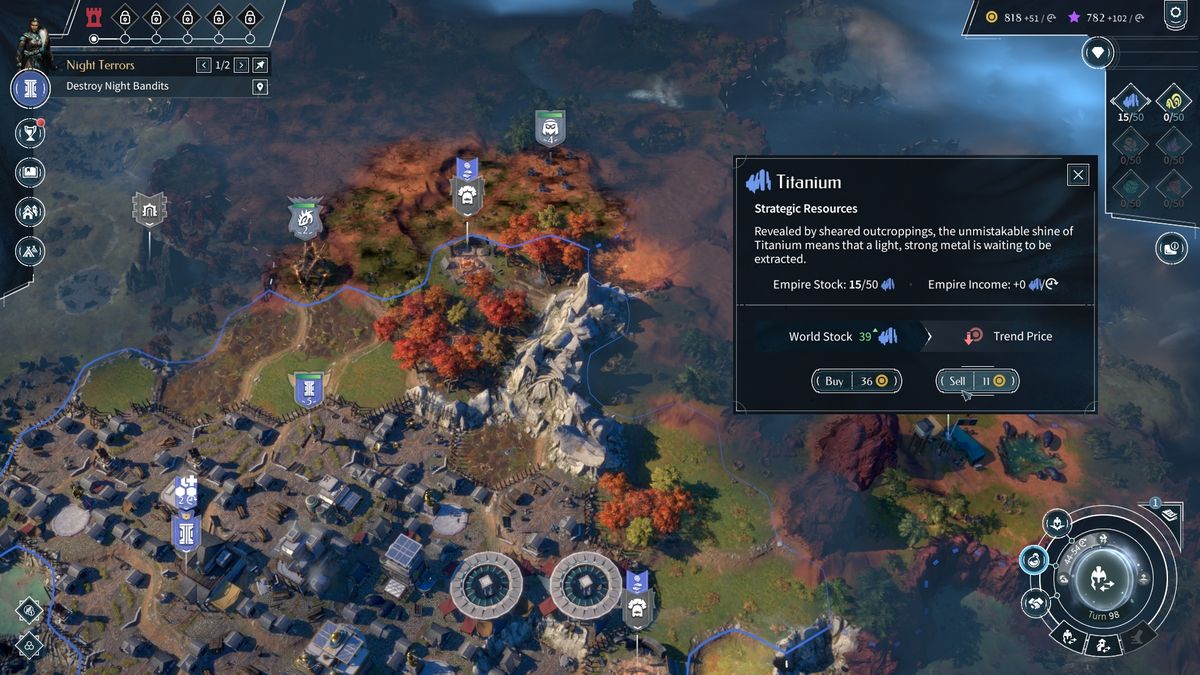This screenshot has width=1200, height=675.
Task: Click the central end turn orb
Action: pyautogui.click(x=1100, y=577)
